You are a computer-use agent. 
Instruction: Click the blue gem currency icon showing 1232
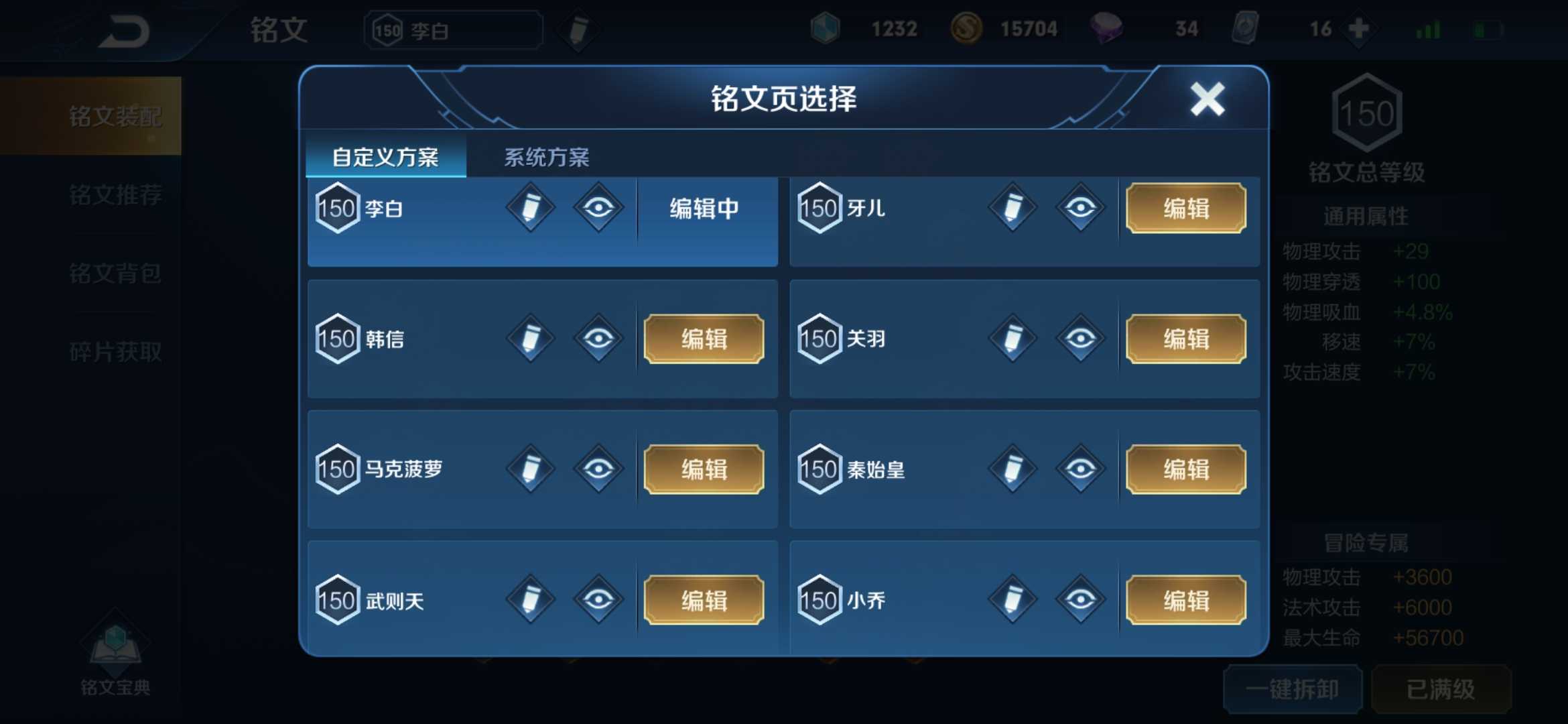click(826, 28)
